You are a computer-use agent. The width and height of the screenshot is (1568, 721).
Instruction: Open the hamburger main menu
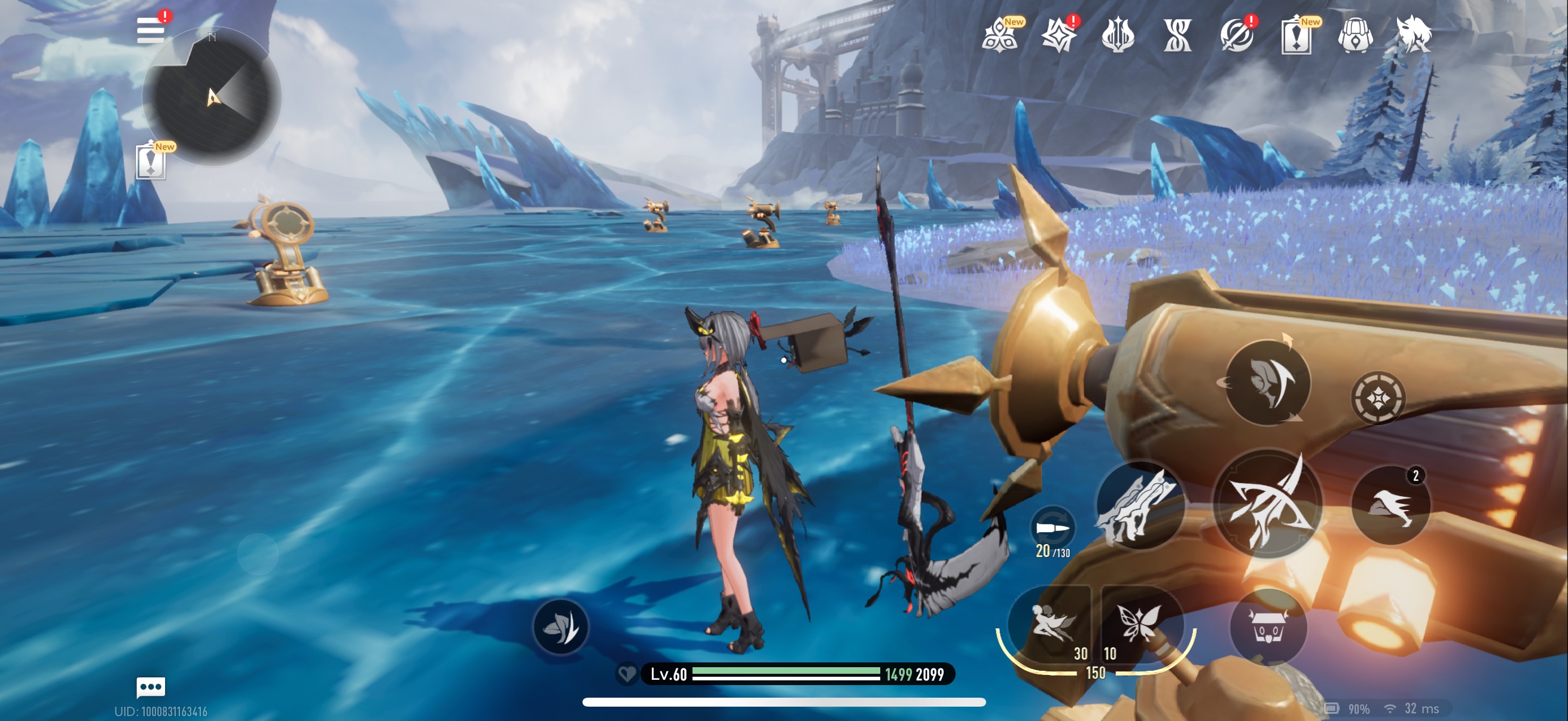[x=150, y=30]
